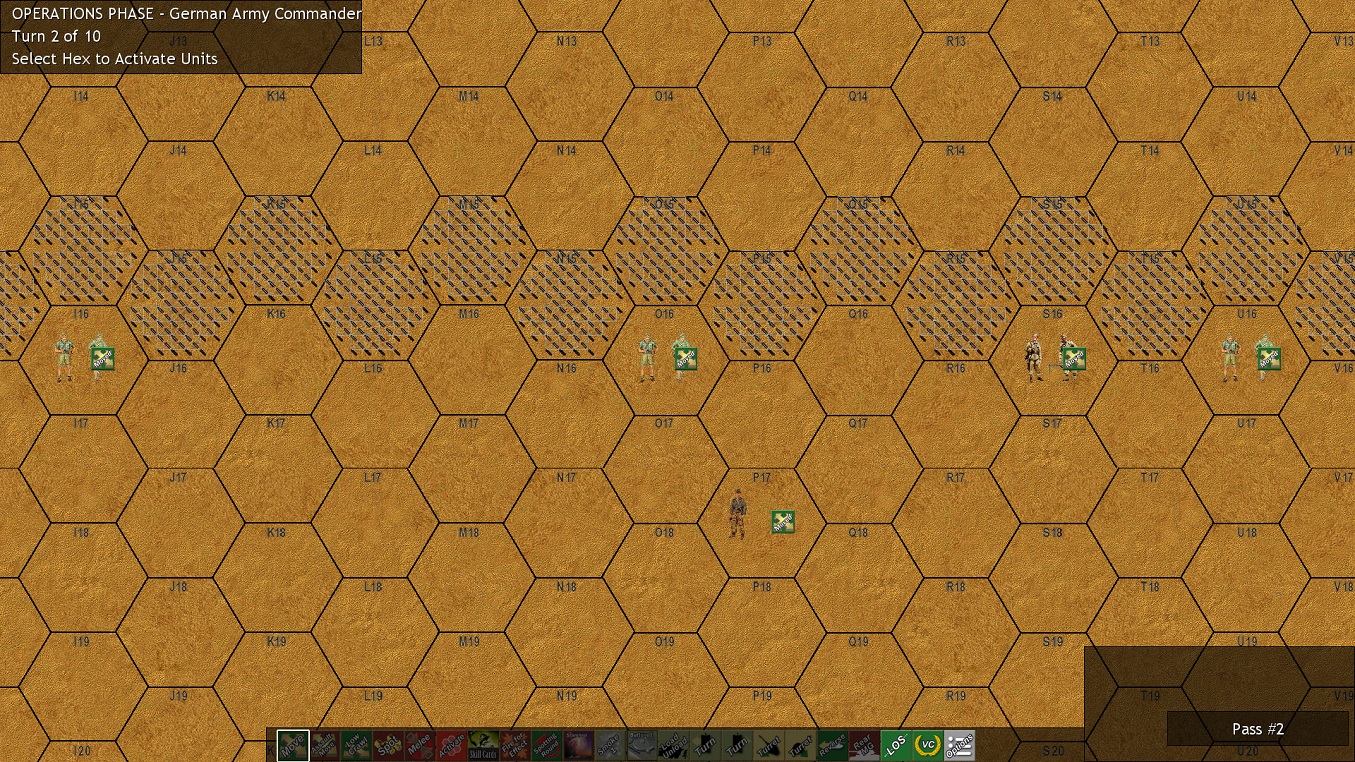Click the Spot action icon
1355x762 pixels.
point(390,744)
